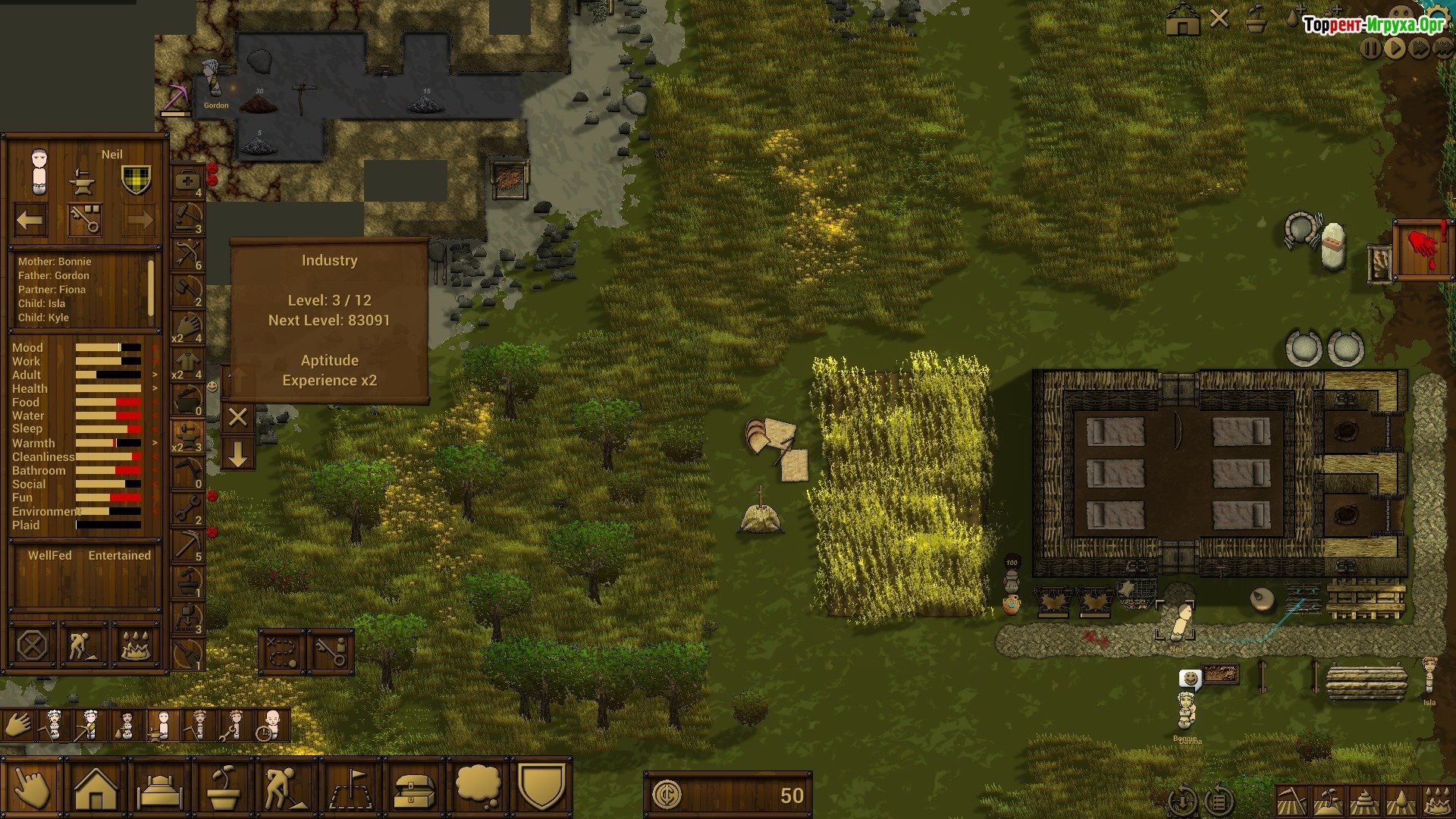The image size is (1456, 819).
Task: Open the bed furniture menu
Action: coord(159,789)
